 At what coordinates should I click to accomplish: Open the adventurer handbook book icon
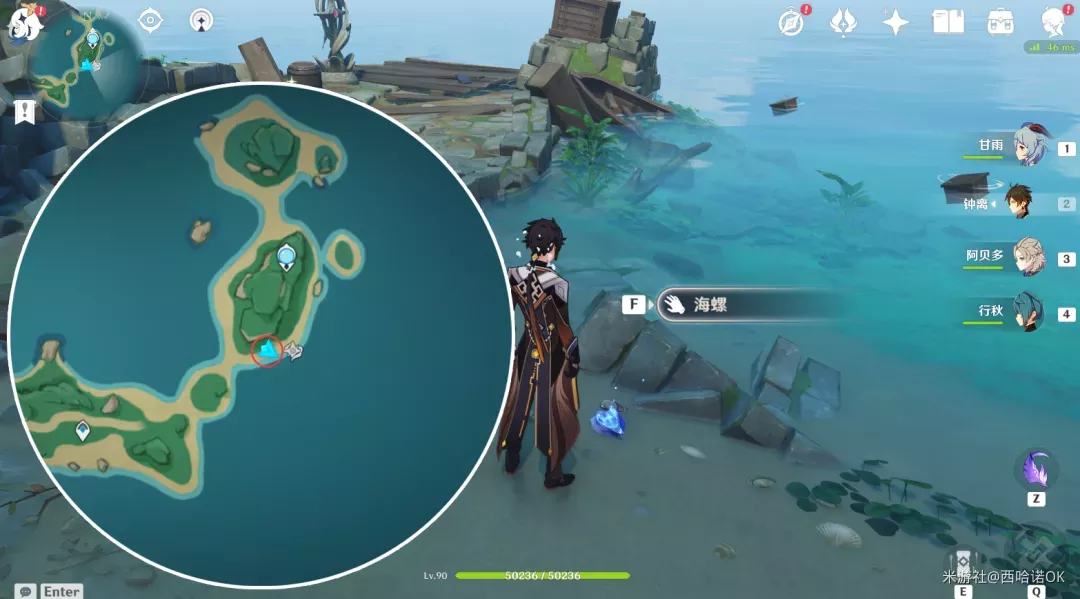947,22
